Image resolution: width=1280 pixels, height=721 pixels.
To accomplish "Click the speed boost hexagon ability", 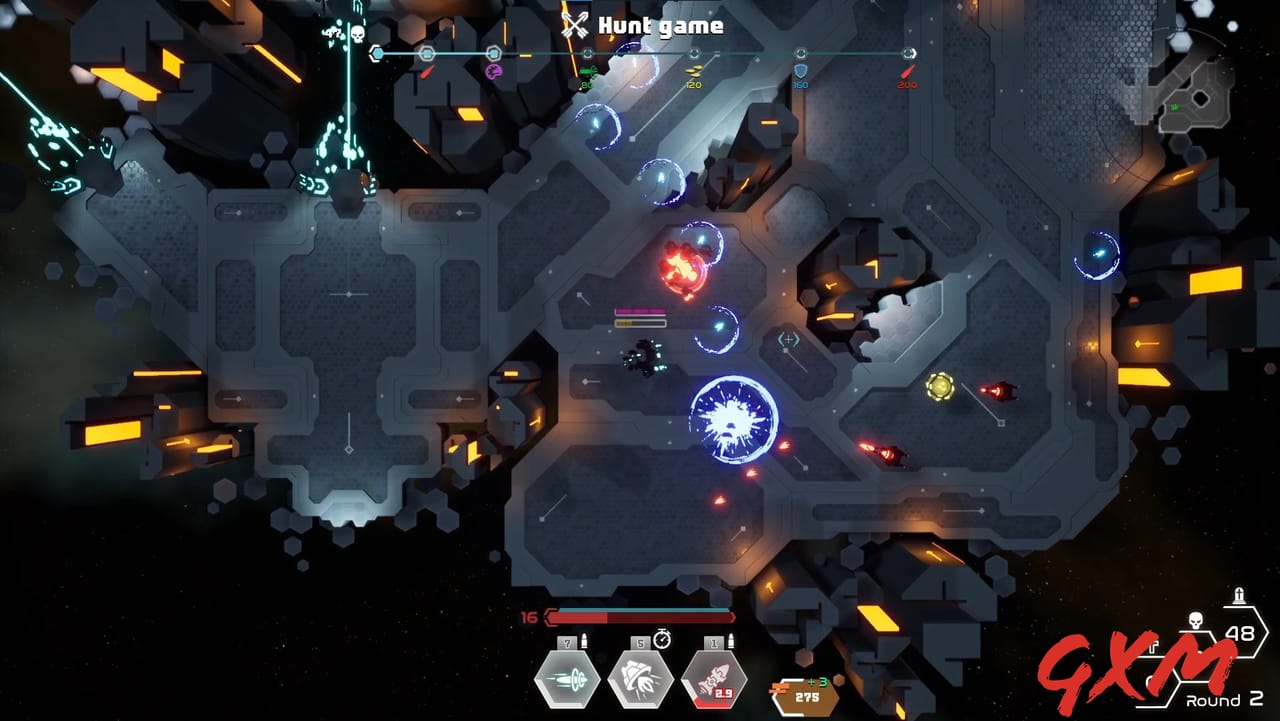I will pyautogui.click(x=566, y=679).
